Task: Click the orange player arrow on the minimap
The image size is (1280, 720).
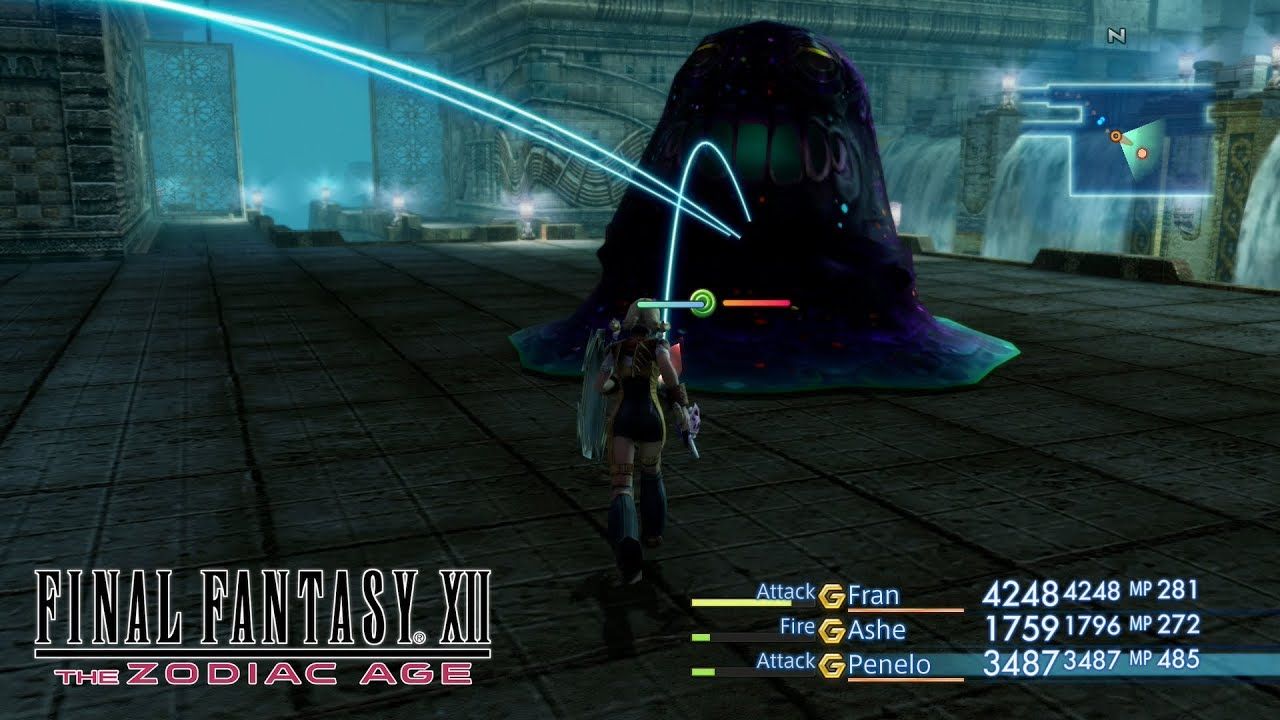Action: tap(1116, 136)
